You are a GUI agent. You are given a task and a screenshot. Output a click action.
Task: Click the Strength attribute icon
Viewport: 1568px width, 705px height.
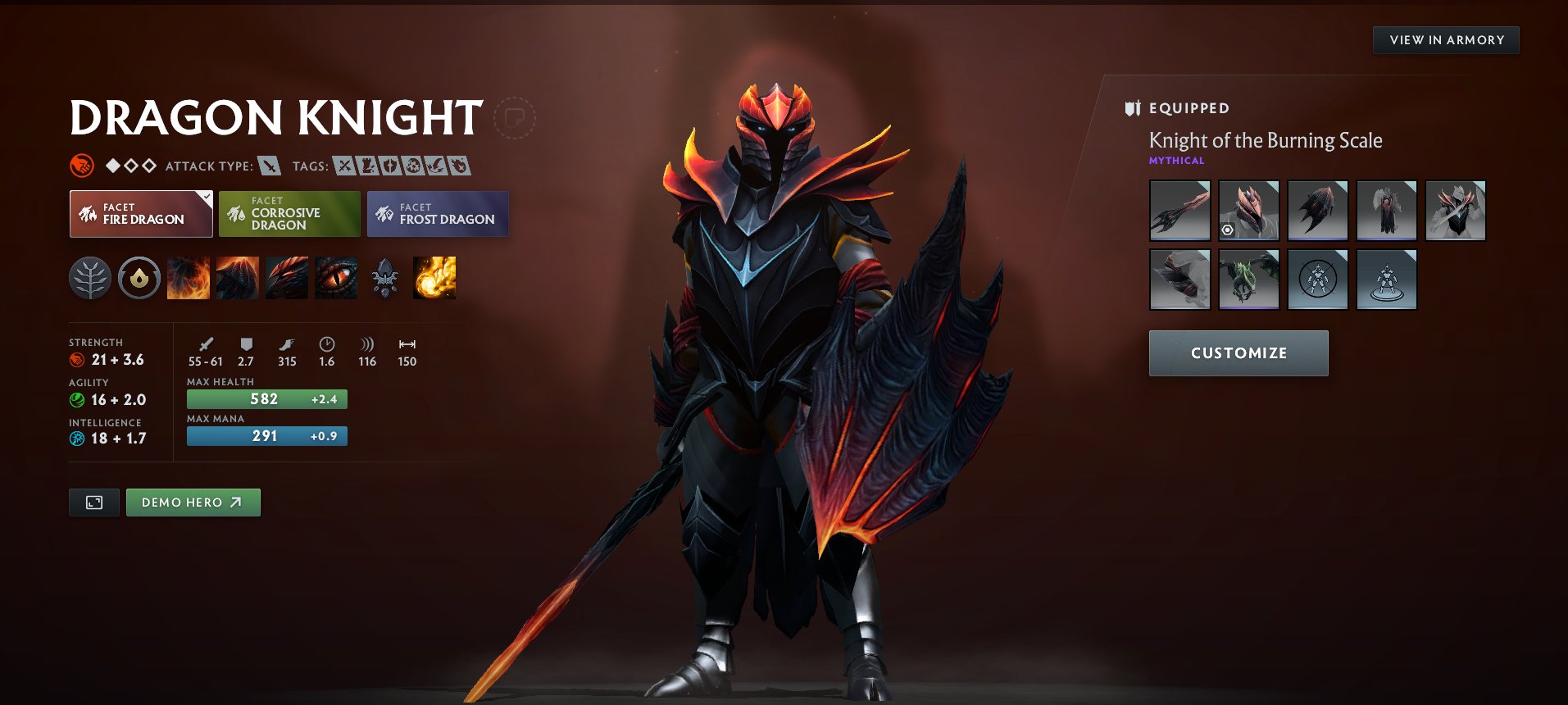(78, 359)
